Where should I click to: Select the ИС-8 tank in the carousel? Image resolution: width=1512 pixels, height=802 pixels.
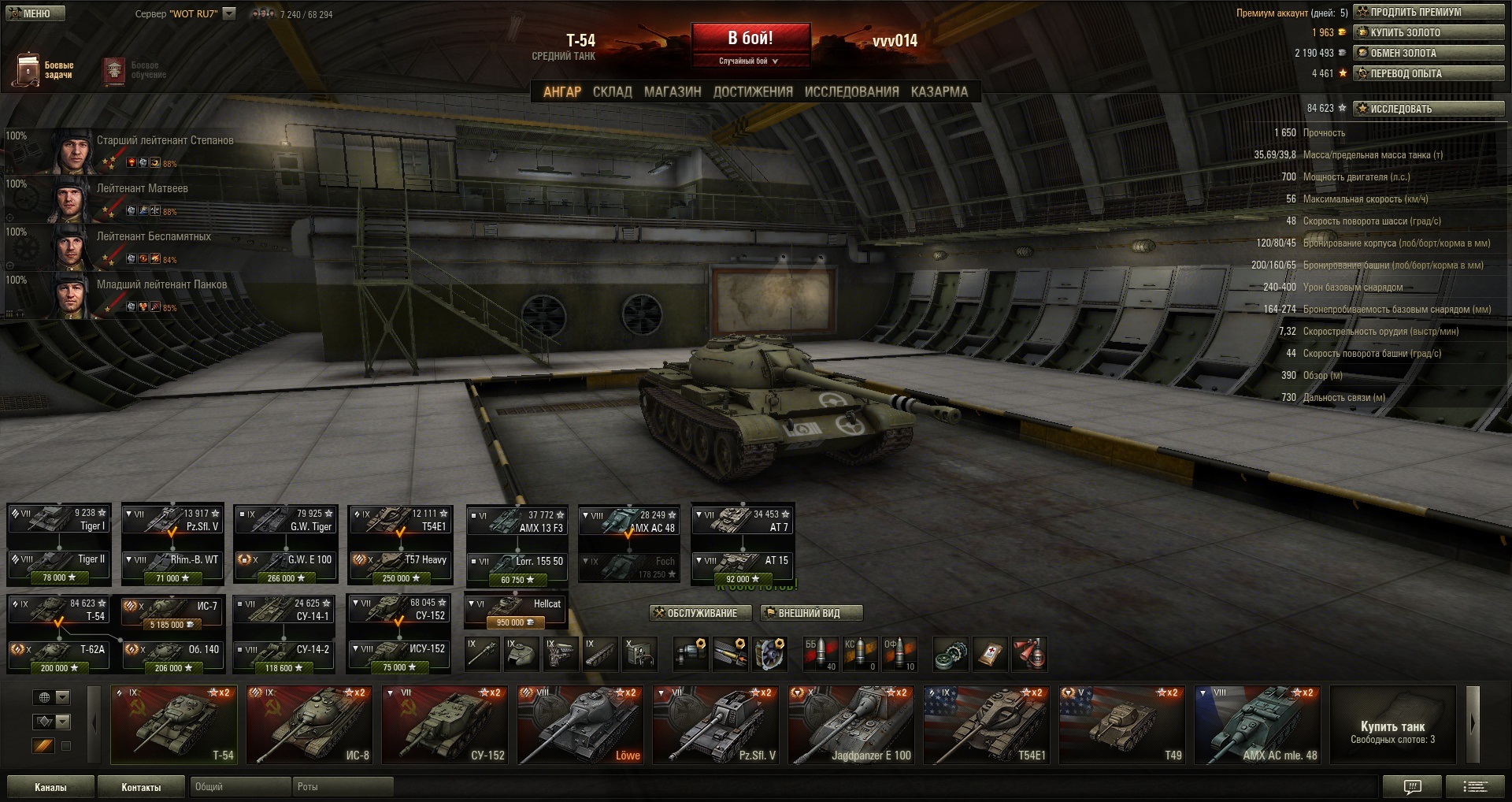pos(309,725)
